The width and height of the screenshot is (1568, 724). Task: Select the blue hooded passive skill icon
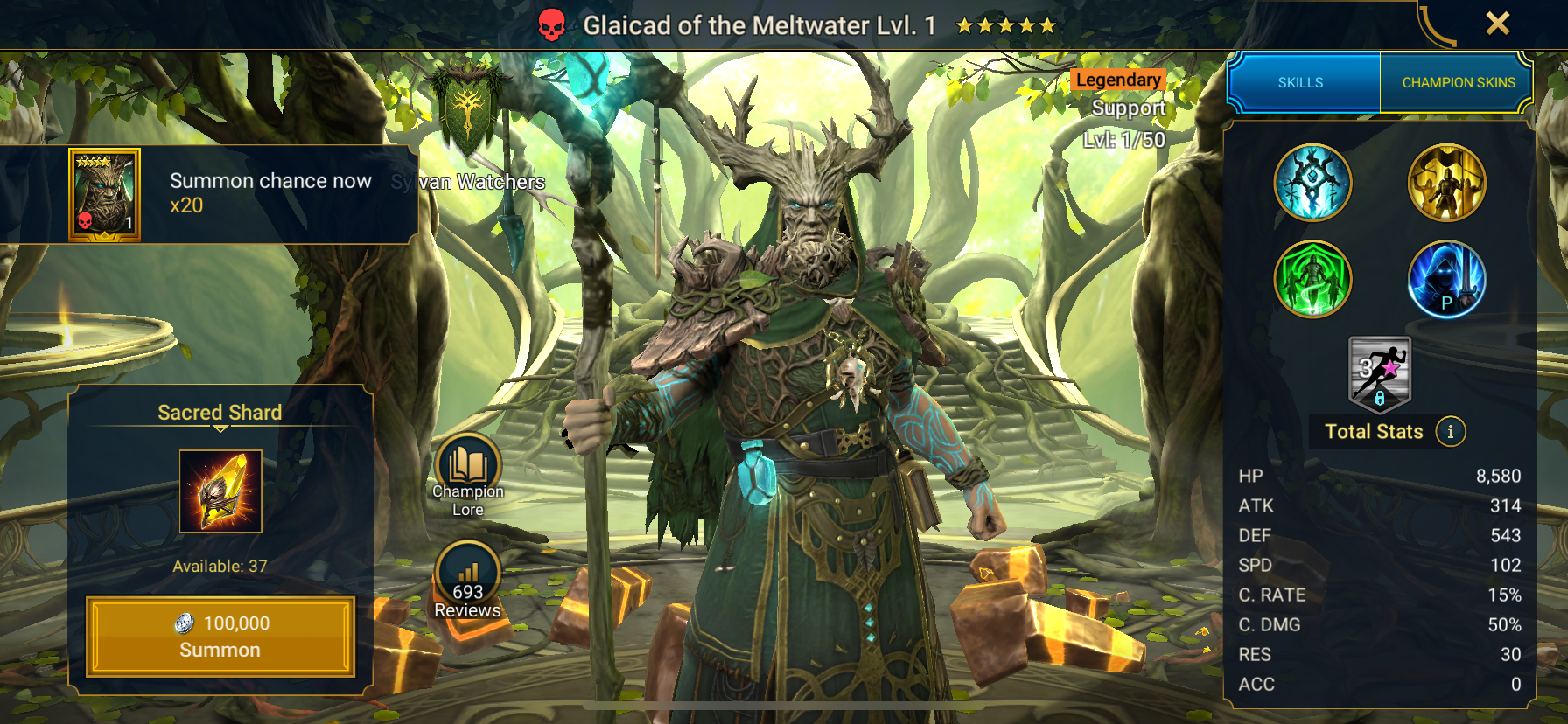coord(1446,279)
